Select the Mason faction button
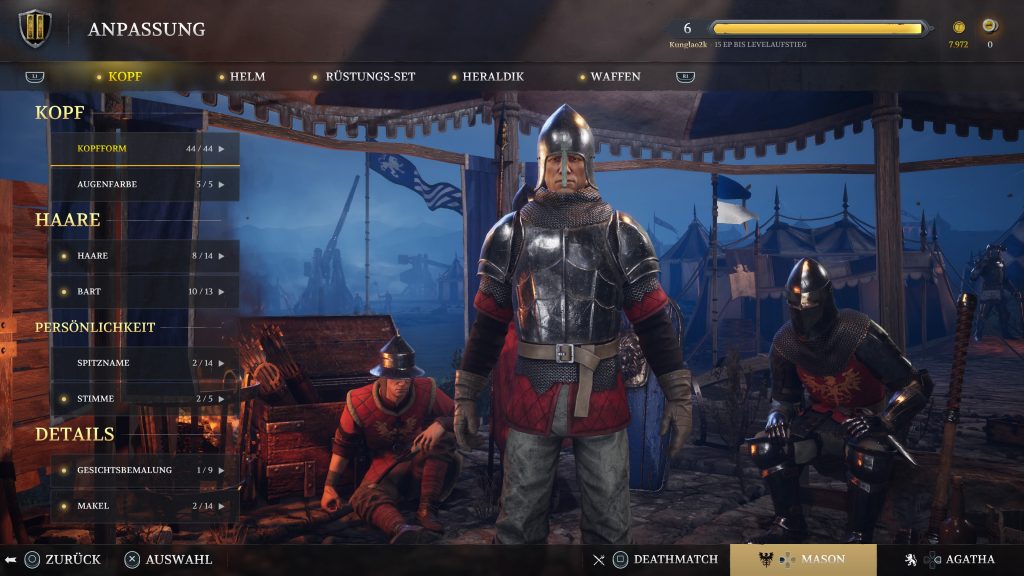The height and width of the screenshot is (576, 1024). (x=803, y=560)
